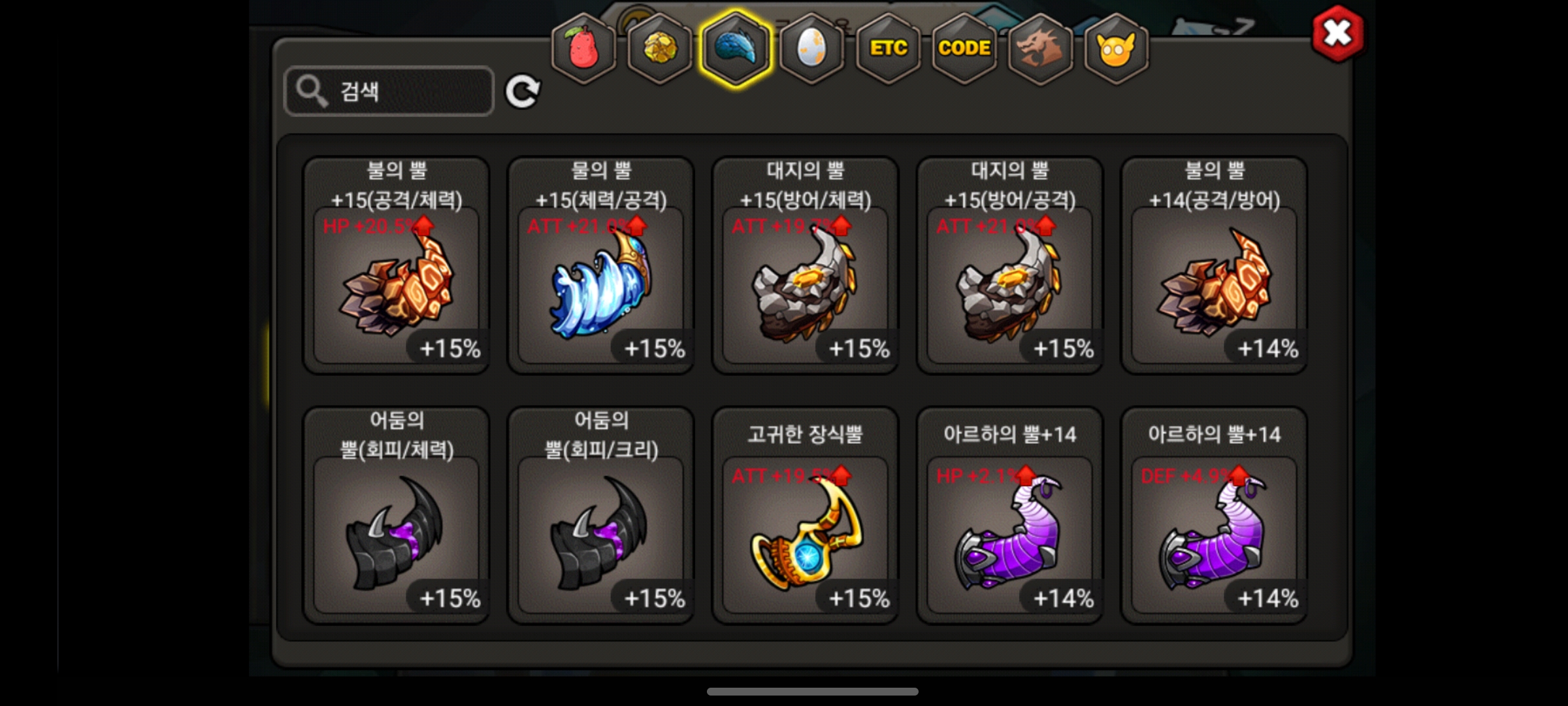Switch to the red fruit tab
The width and height of the screenshot is (1568, 706).
[x=583, y=48]
